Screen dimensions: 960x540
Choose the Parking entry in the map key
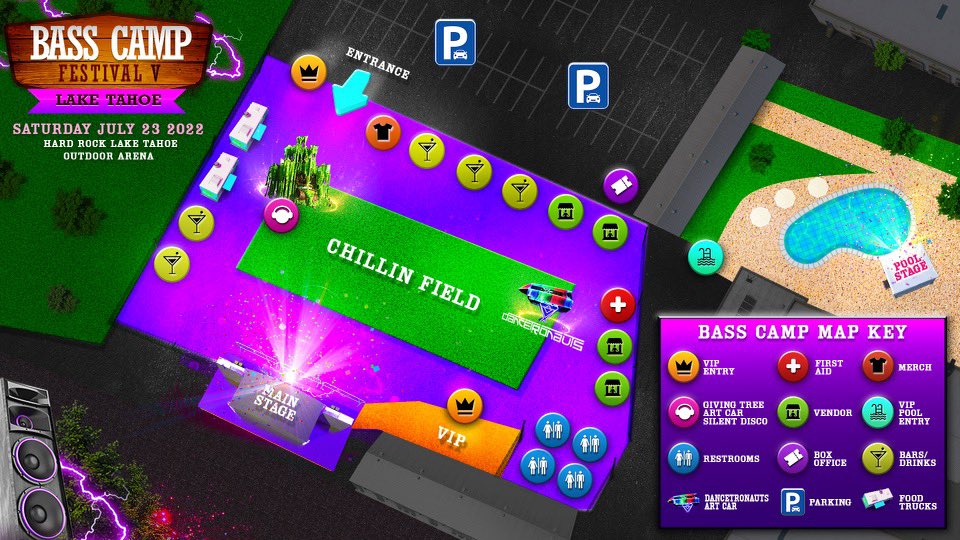tap(793, 502)
